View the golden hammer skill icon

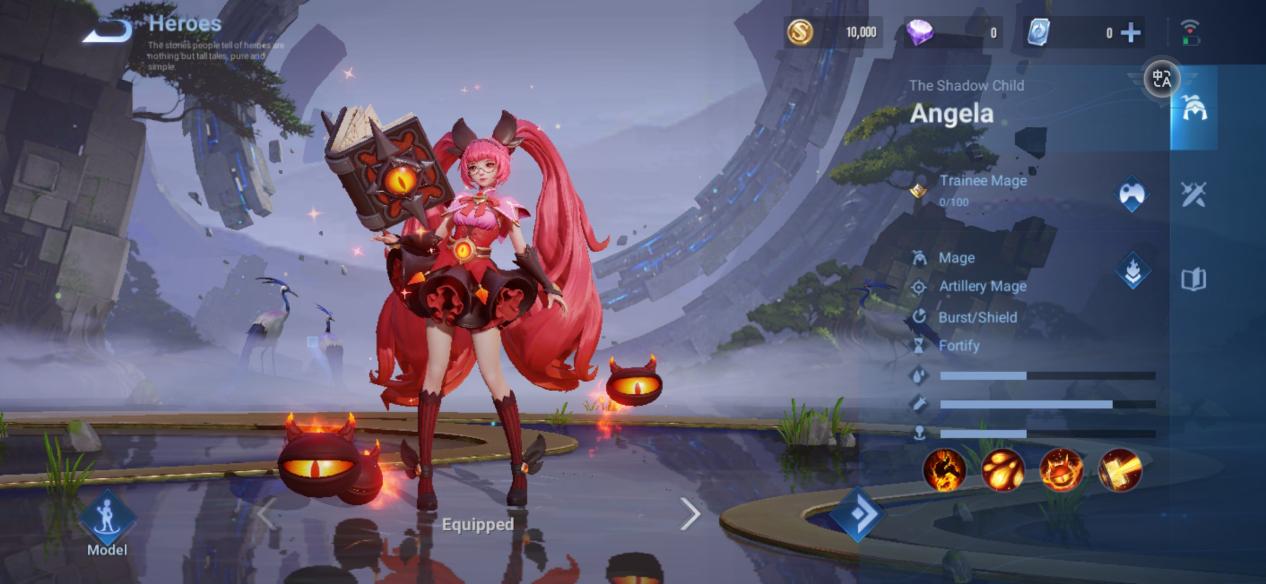[1120, 469]
